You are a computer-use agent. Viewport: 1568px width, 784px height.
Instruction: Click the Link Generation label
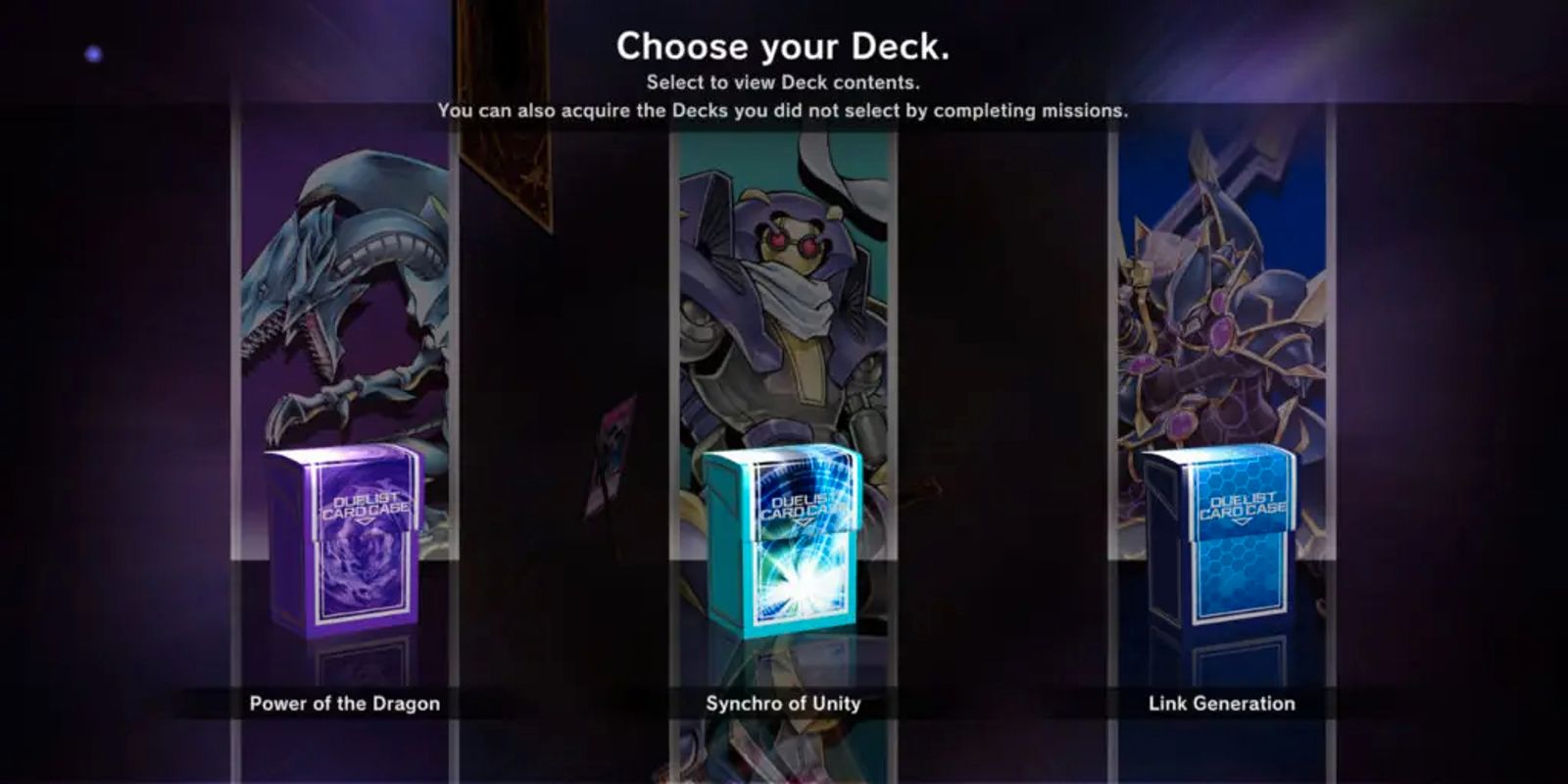[1221, 703]
